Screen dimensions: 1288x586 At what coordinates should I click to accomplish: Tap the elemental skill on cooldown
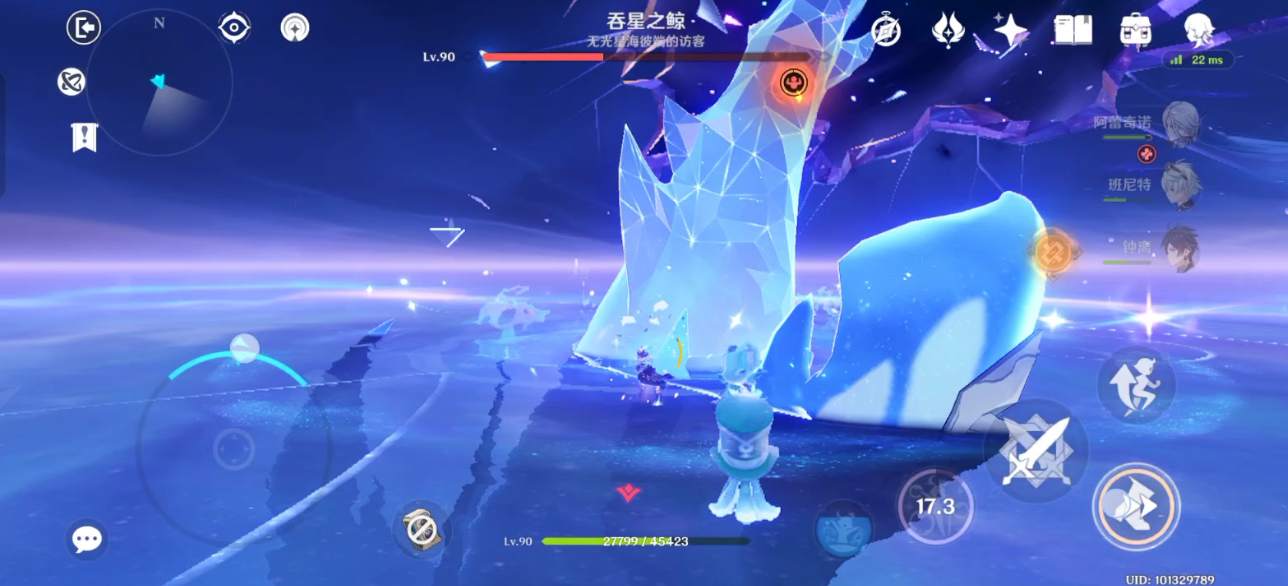click(936, 506)
